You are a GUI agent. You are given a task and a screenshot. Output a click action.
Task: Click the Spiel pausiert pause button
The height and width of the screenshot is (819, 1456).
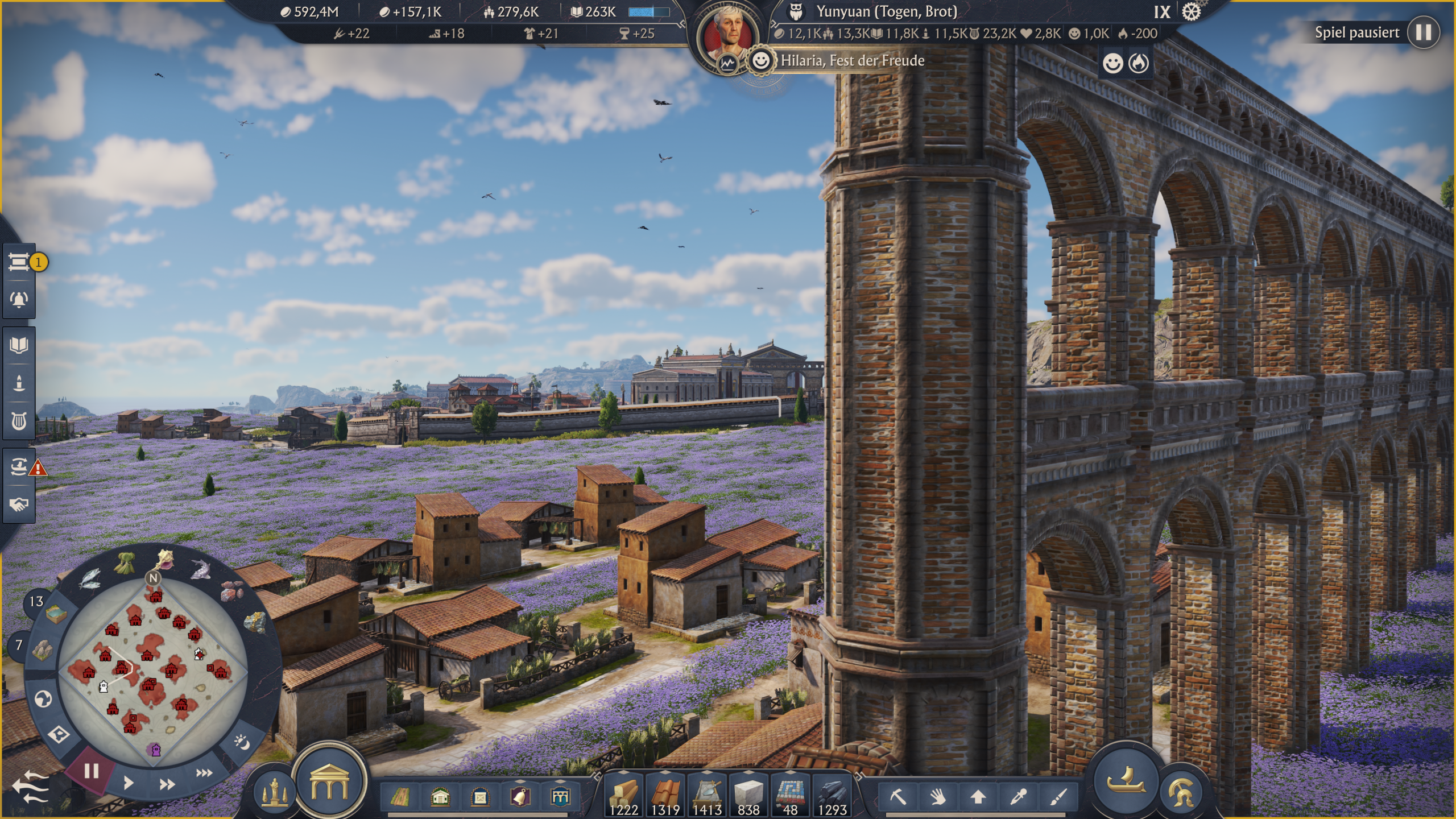pos(1423,32)
